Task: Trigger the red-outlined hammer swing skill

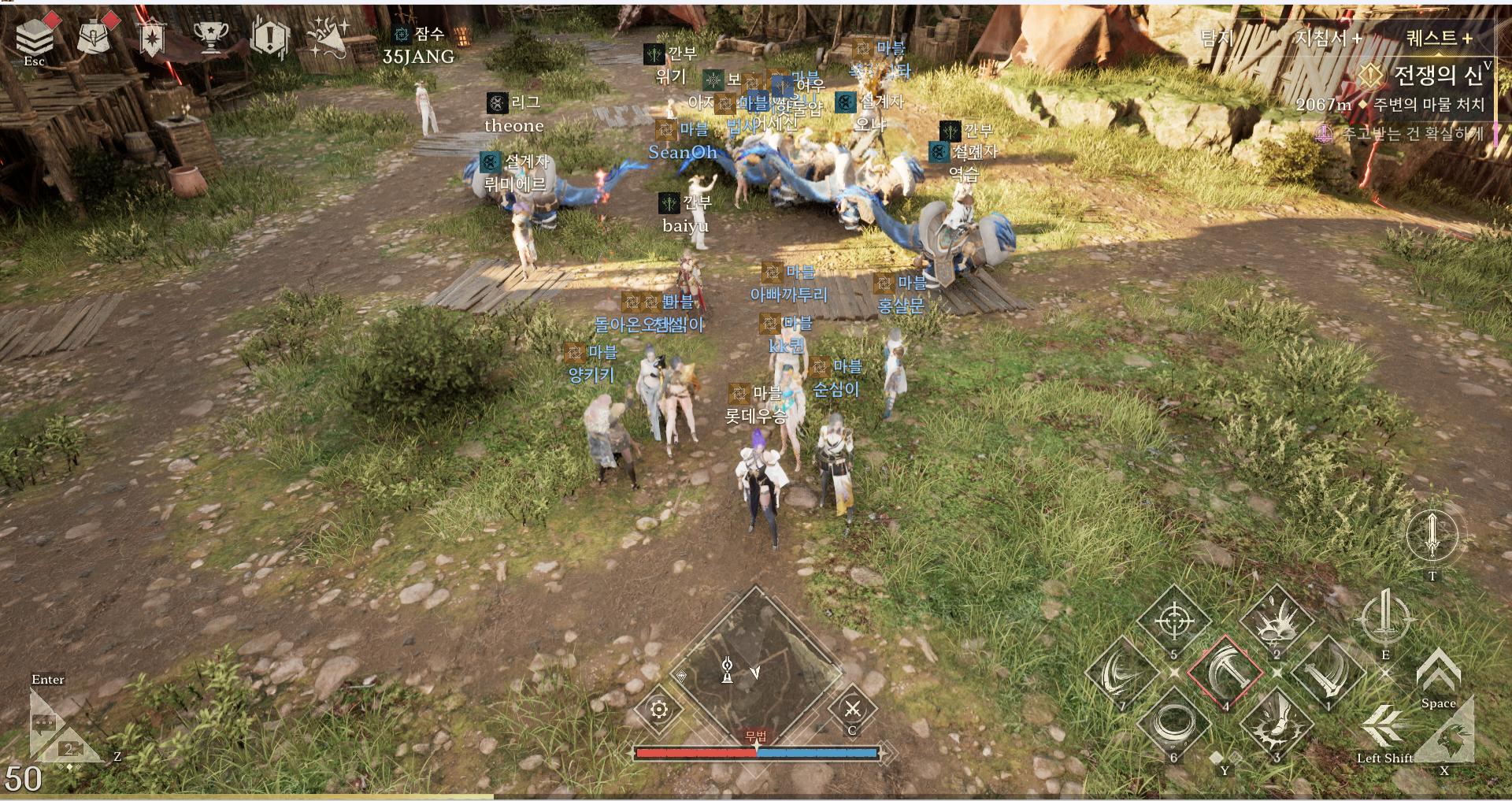Action: coord(1225,673)
